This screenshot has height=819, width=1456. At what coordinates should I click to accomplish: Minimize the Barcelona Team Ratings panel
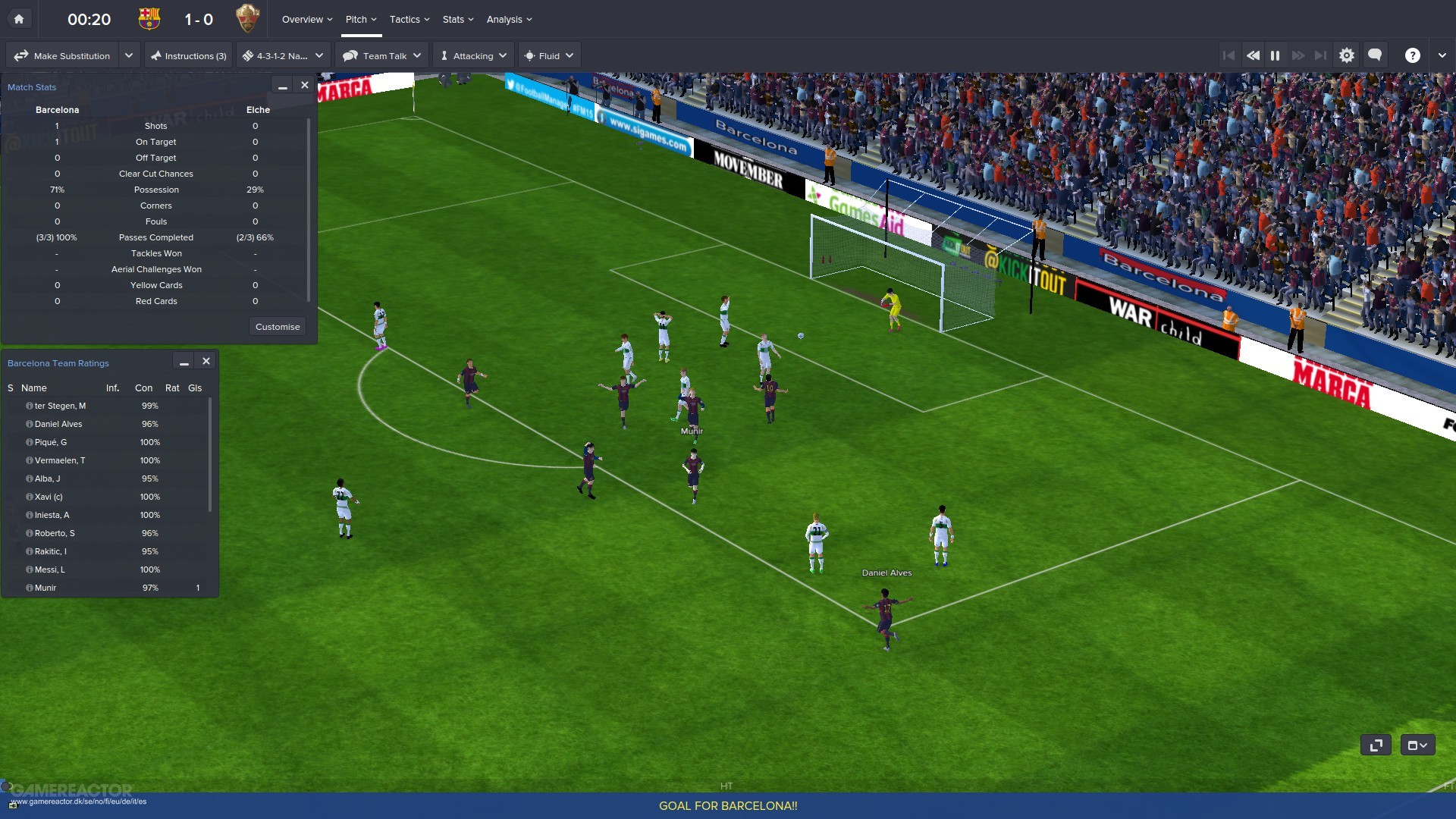pos(184,362)
